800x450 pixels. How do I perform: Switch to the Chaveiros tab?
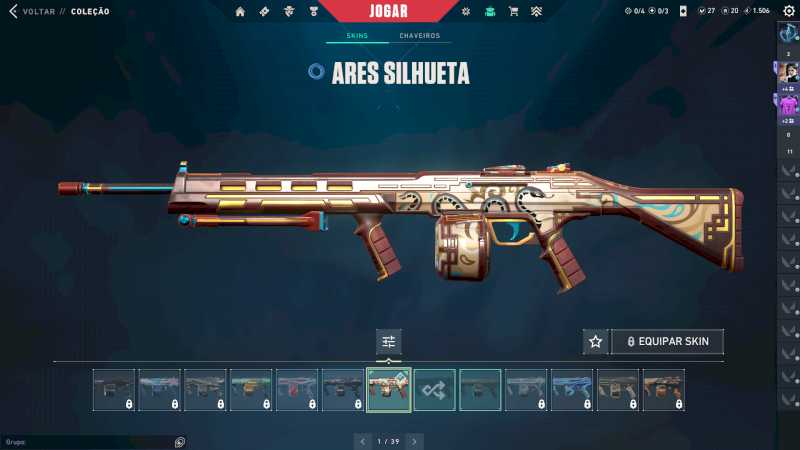click(419, 36)
